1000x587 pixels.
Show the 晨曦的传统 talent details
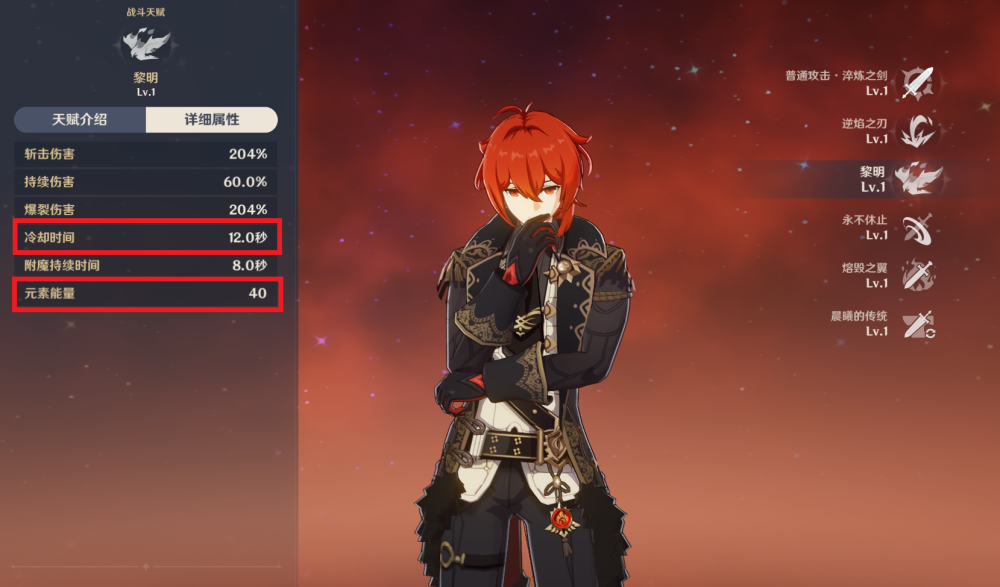917,323
